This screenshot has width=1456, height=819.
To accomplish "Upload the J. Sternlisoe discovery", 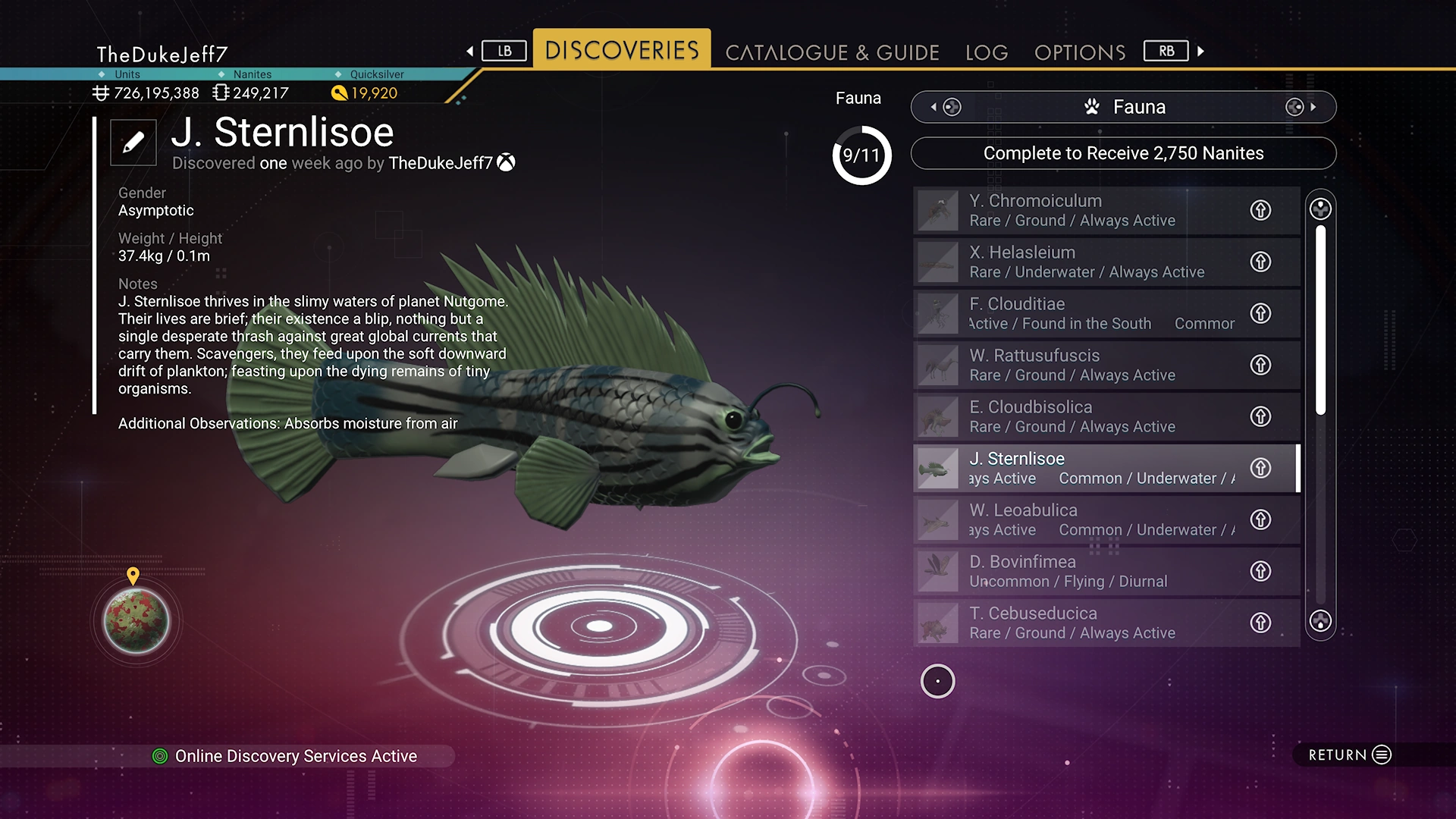I will click(x=1260, y=468).
